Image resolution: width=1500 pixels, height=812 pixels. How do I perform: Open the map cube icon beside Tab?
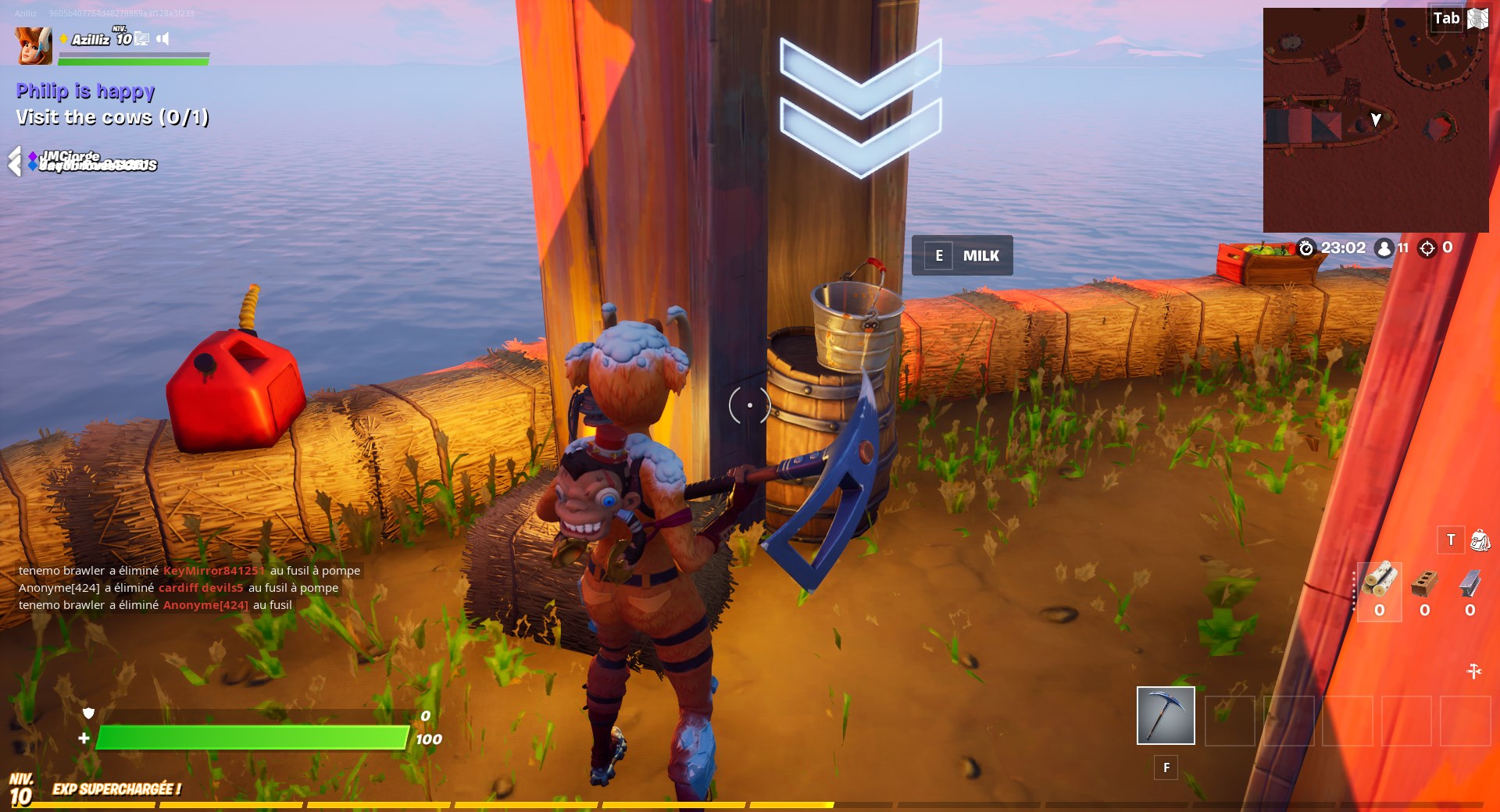1477,20
